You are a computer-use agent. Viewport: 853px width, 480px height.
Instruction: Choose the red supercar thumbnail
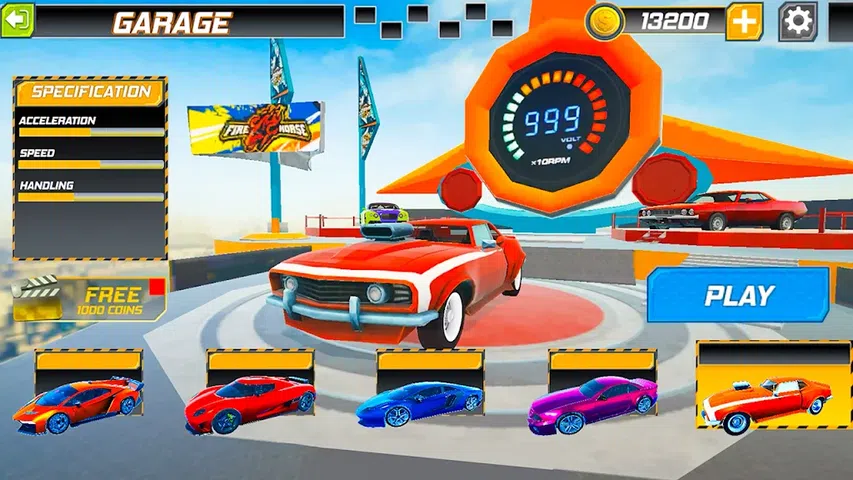[250, 397]
